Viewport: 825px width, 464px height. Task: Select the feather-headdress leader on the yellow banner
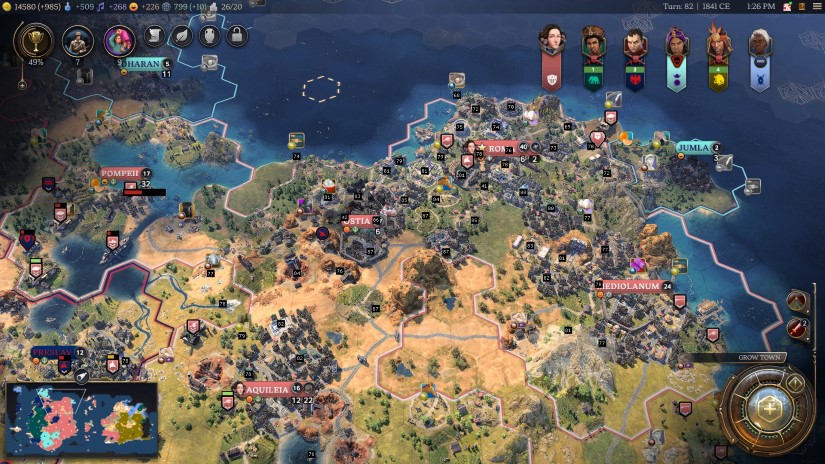717,42
